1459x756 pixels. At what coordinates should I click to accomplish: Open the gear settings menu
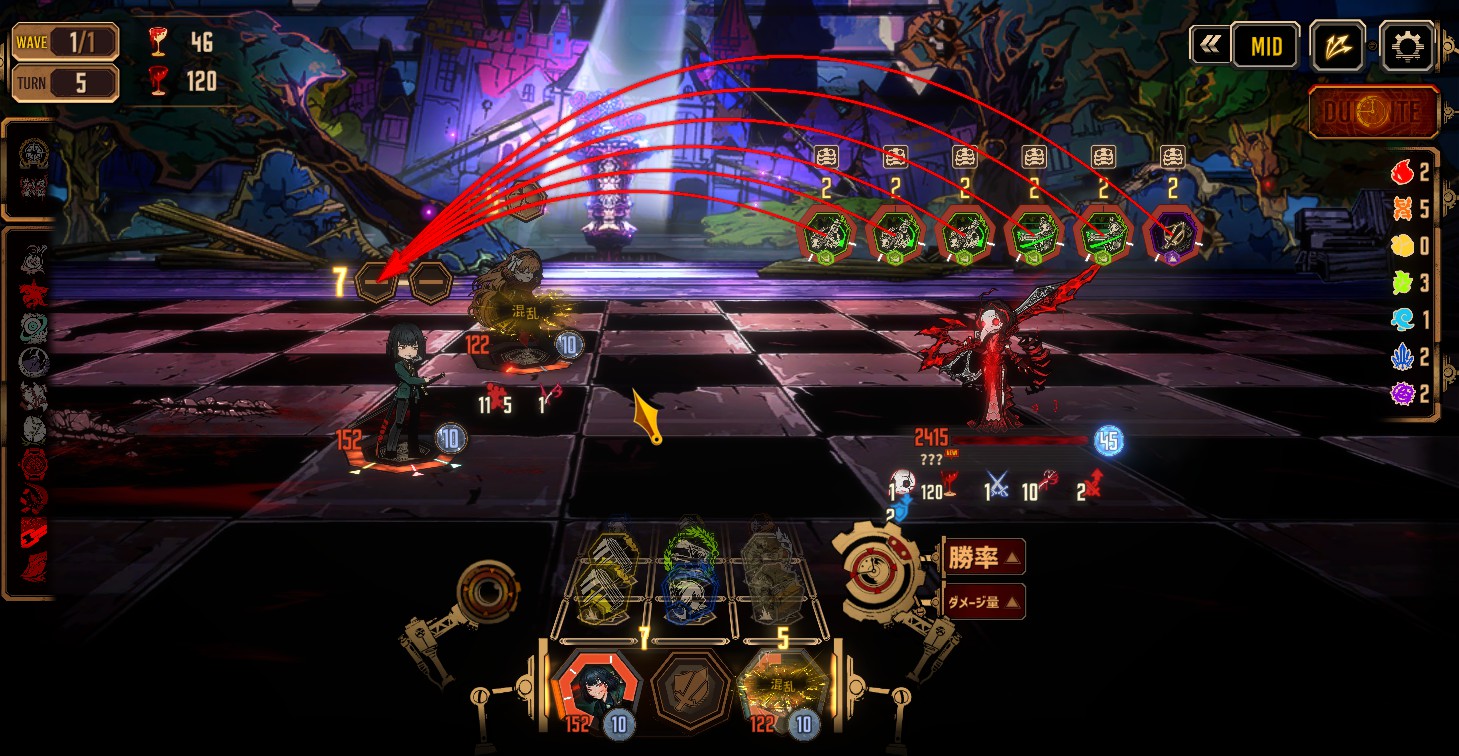tap(1407, 46)
